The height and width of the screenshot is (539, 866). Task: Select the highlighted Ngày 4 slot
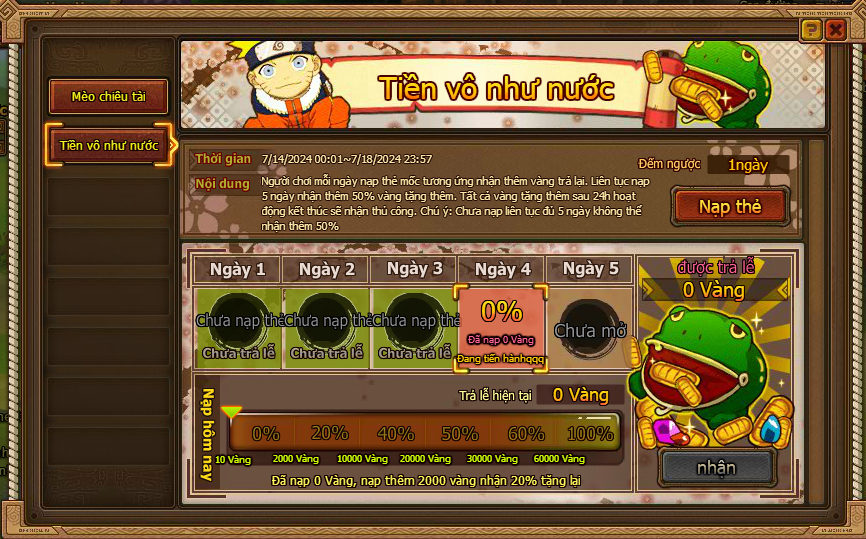click(x=502, y=325)
